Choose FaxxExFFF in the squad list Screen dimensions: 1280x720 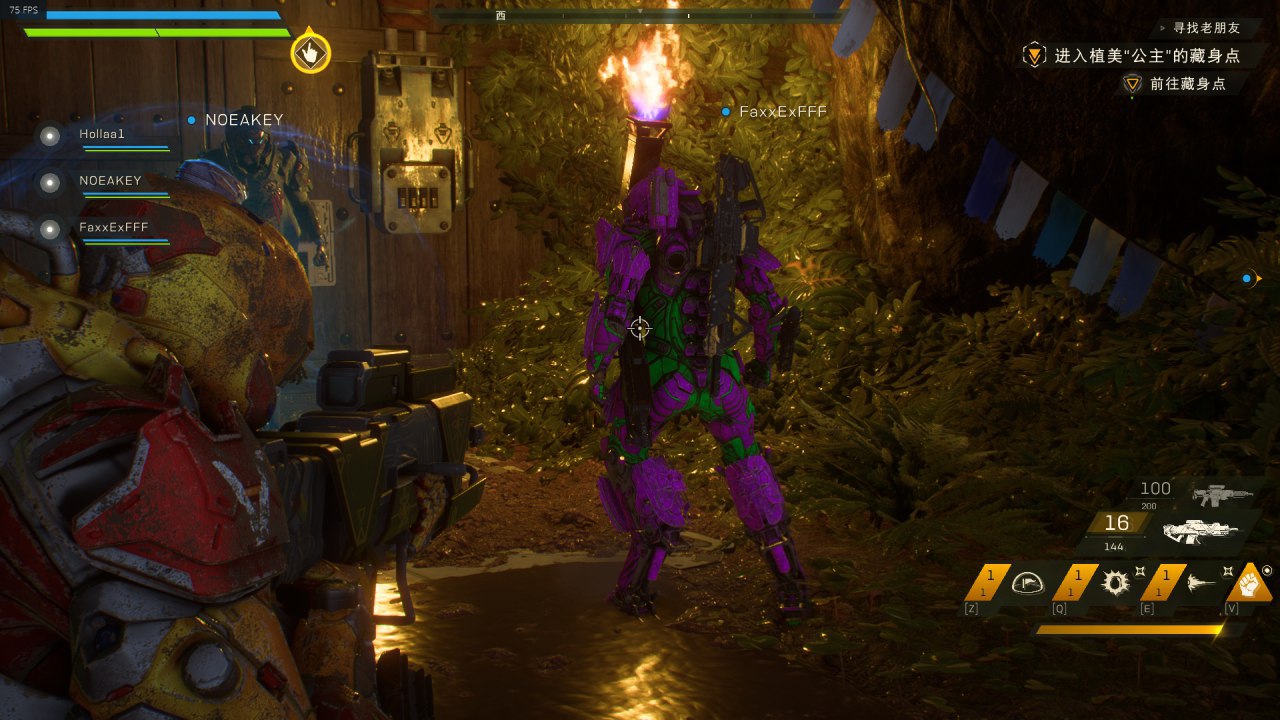113,228
